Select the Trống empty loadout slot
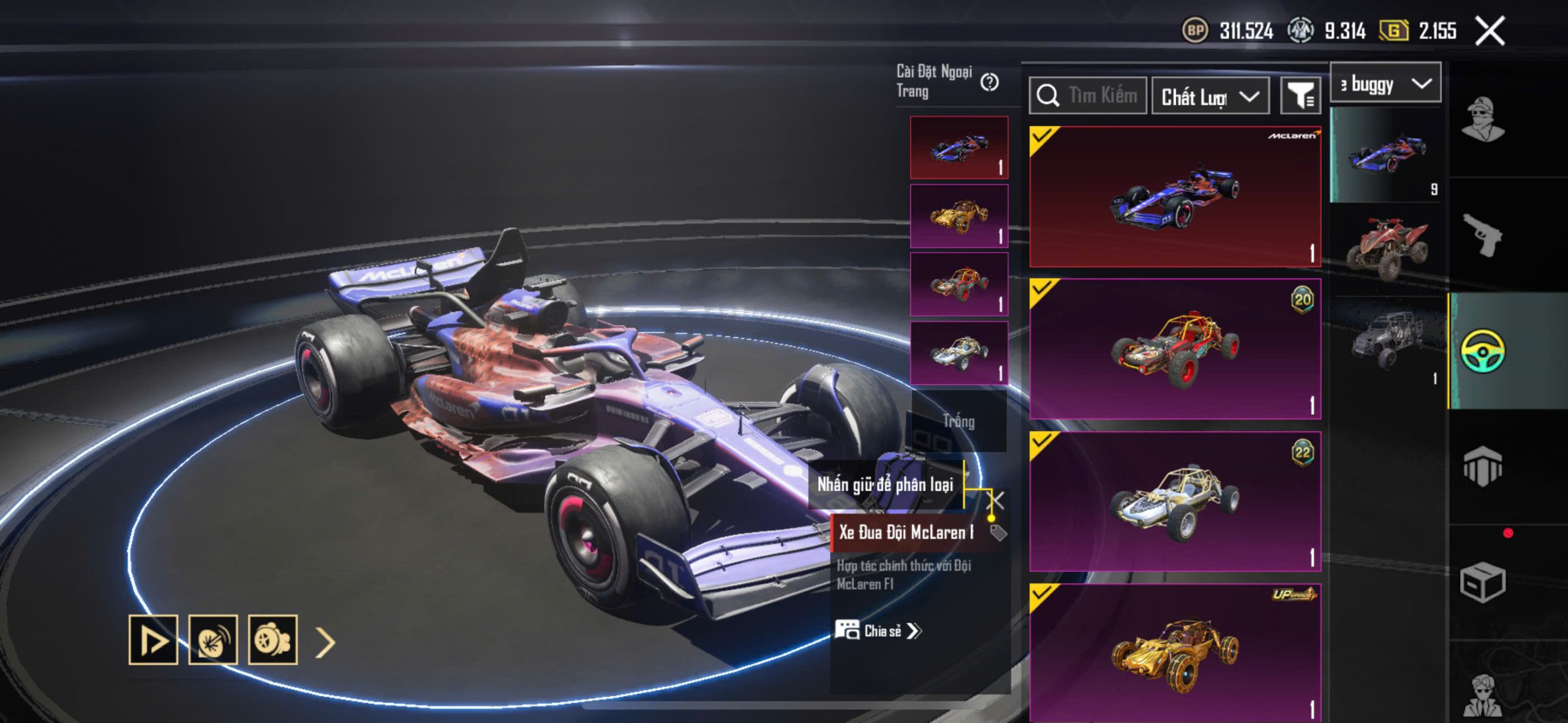This screenshot has width=1568, height=723. click(x=959, y=421)
